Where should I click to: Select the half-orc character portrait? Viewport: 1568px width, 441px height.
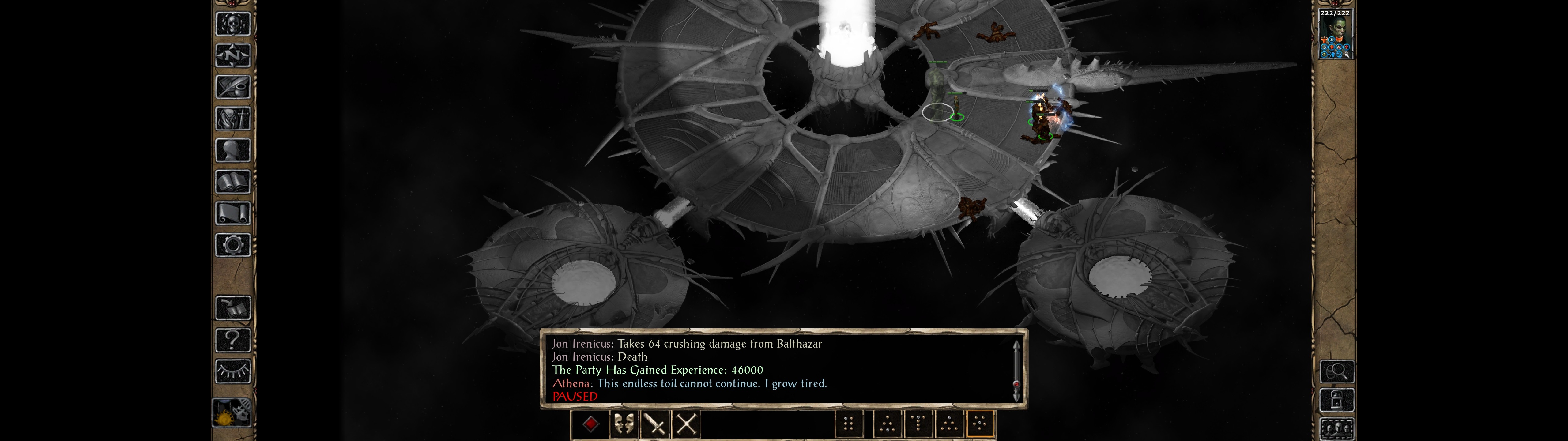(1334, 34)
